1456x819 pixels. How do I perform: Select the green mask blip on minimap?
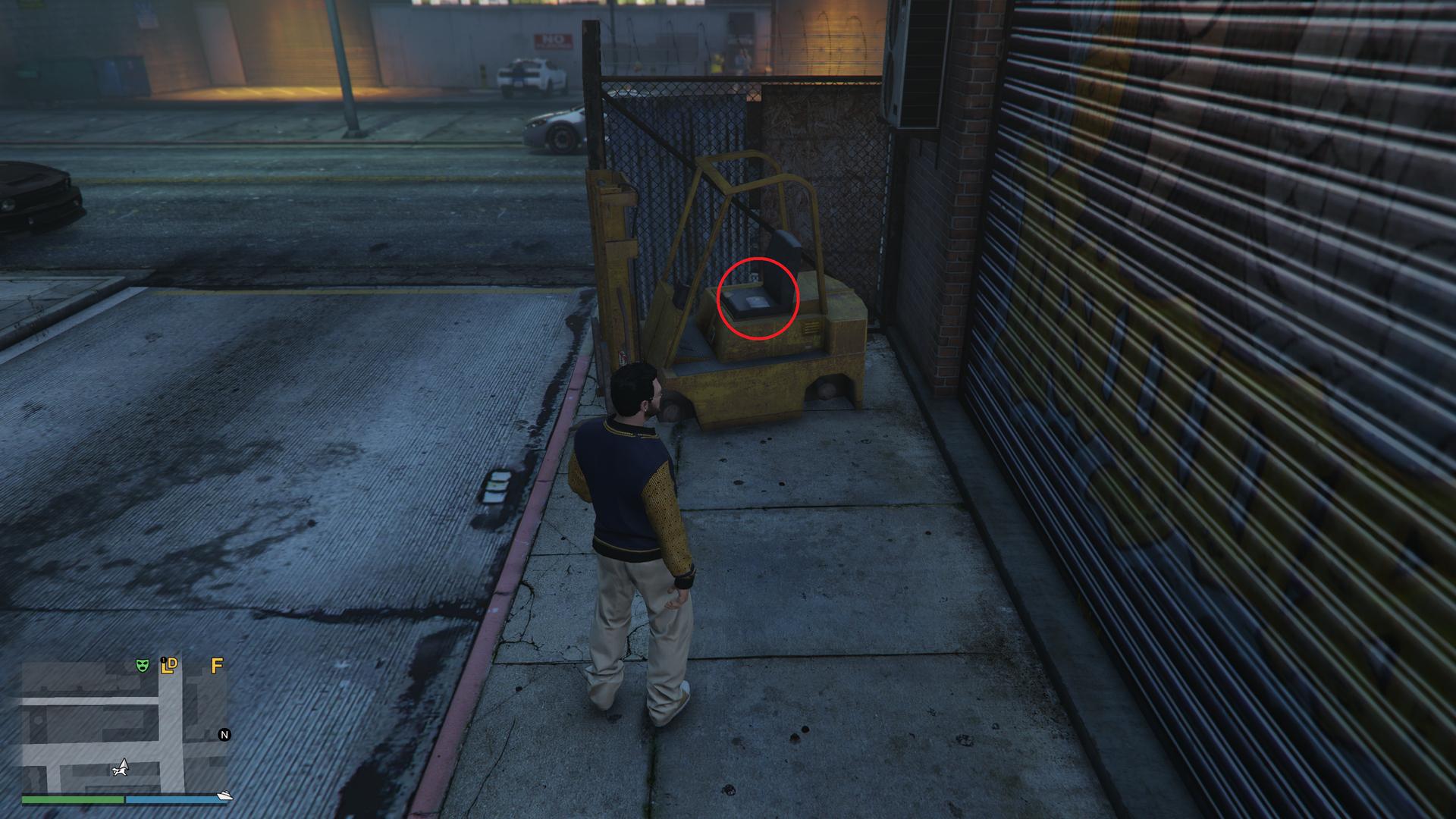pos(141,665)
